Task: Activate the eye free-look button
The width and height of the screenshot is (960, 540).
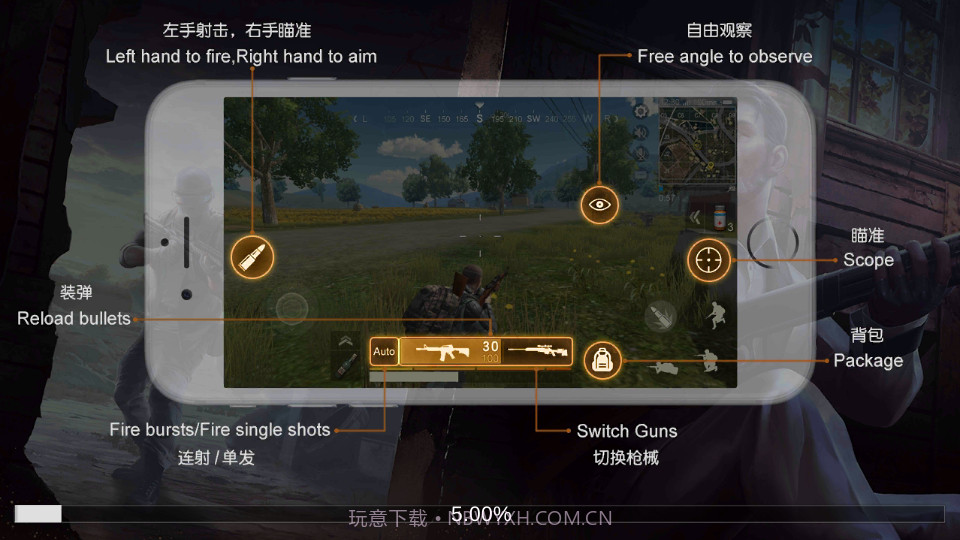Action: click(x=600, y=204)
